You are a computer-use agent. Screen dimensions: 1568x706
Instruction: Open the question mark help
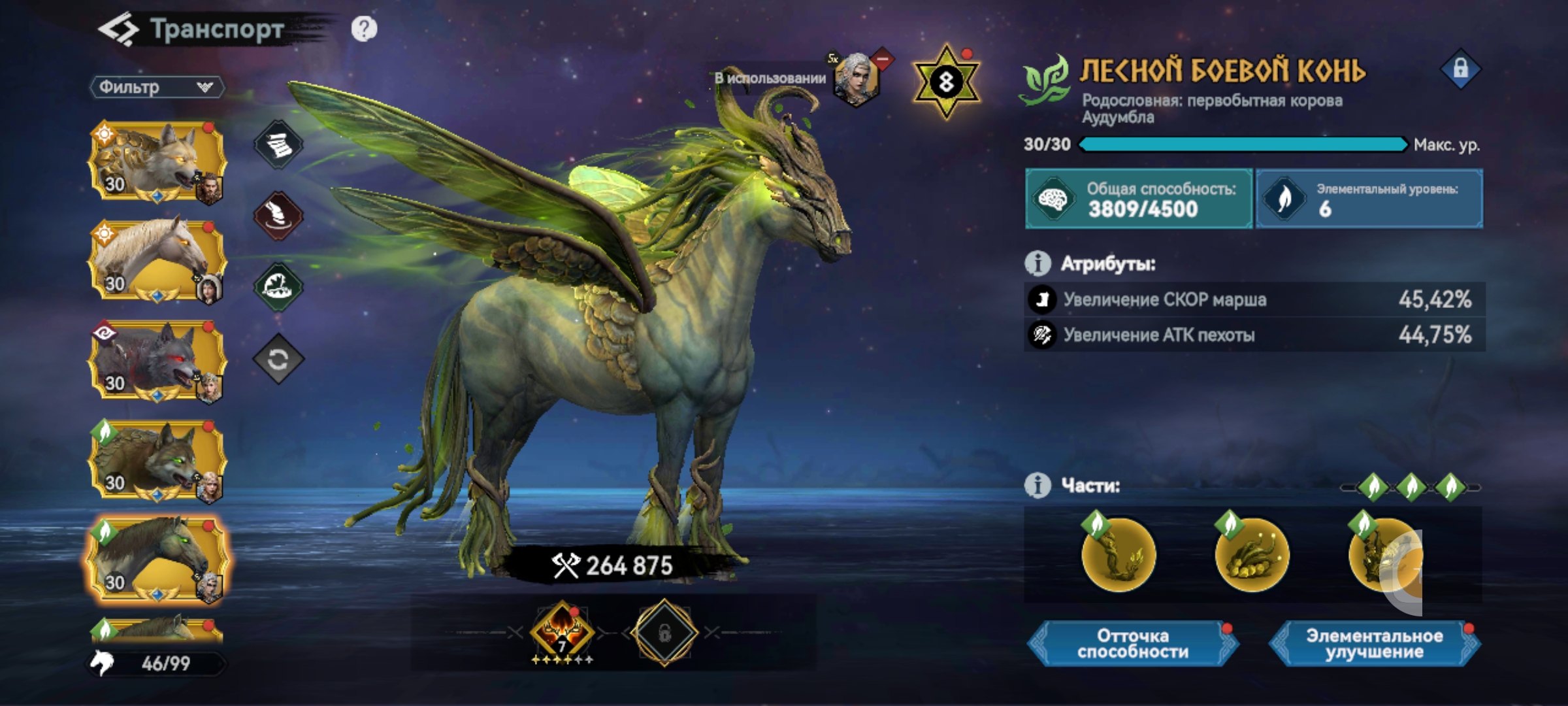click(364, 29)
